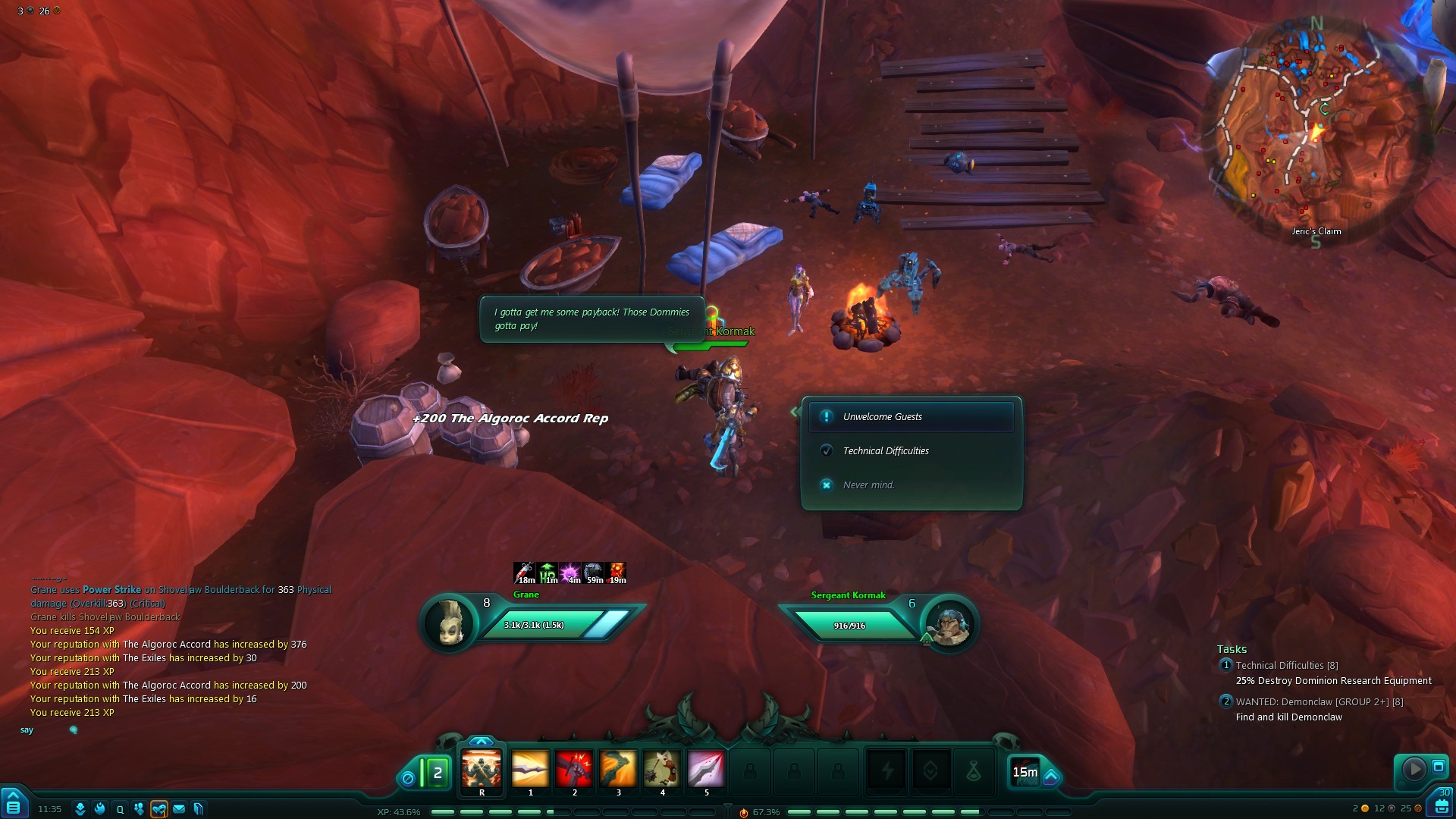
Task: Open the main menu button
Action: coord(14,804)
